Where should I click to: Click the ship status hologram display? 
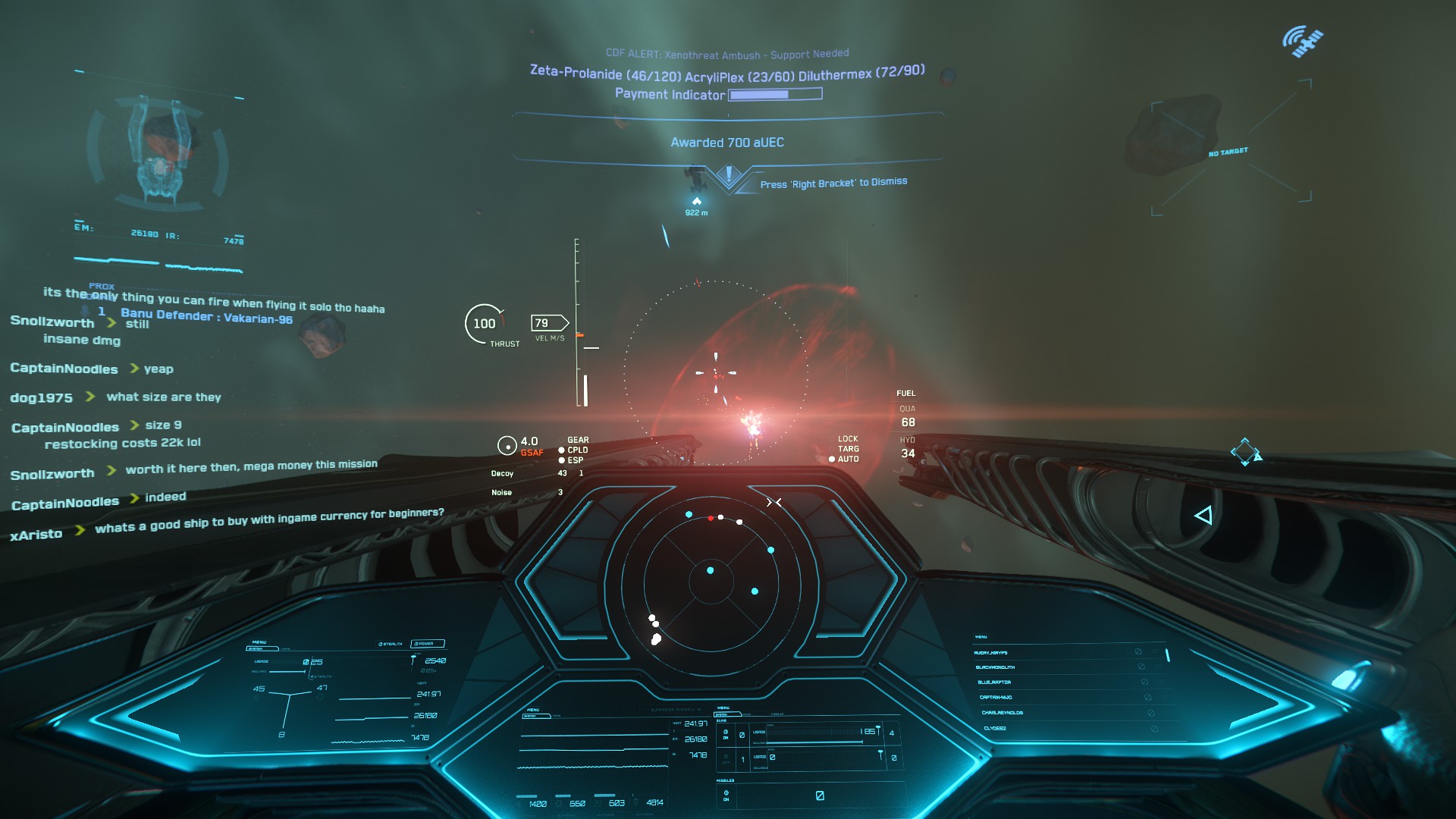coord(158,152)
